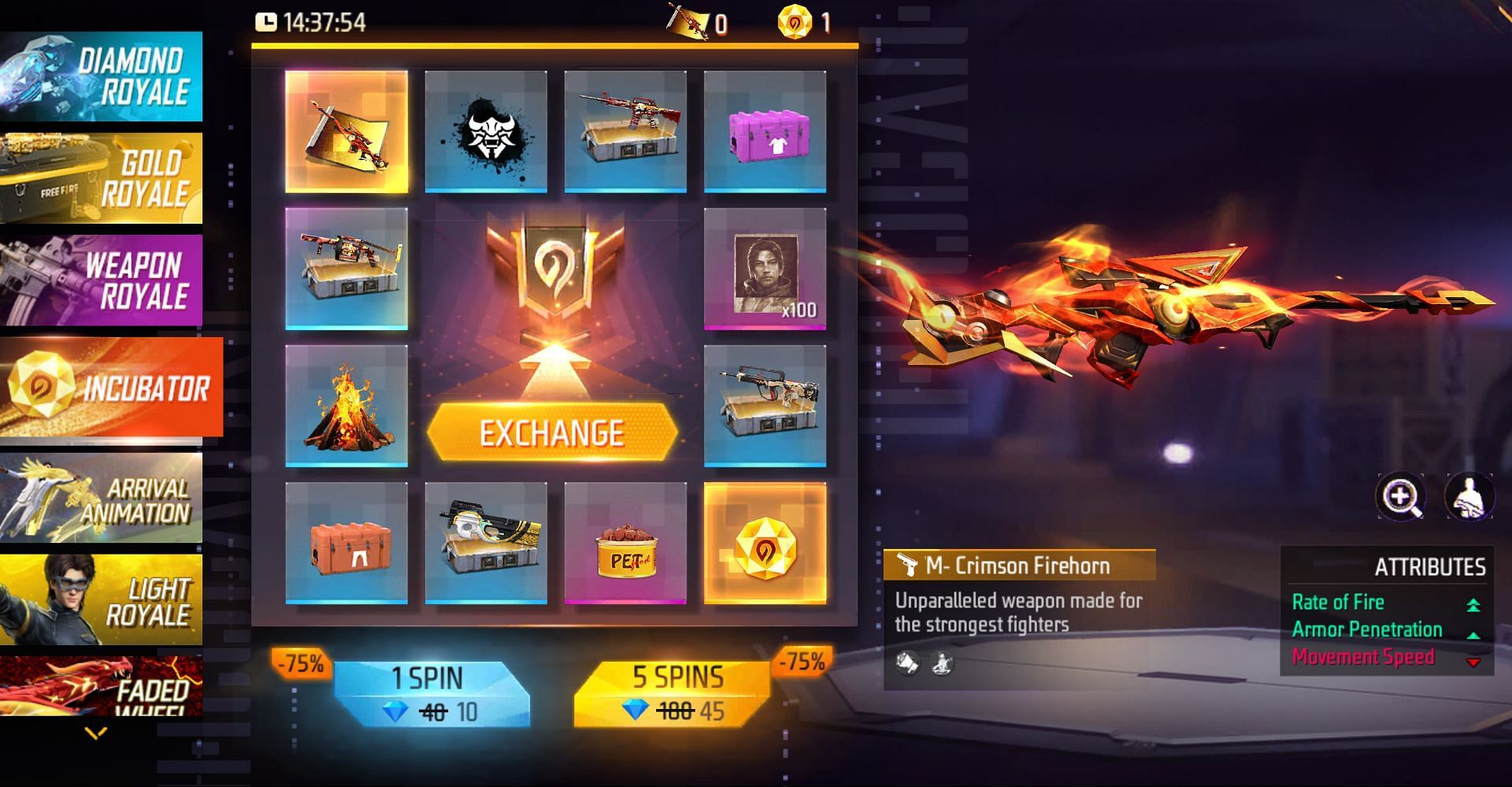1512x787 pixels.
Task: Buy 1 Spin for 10 diamonds
Action: tap(432, 694)
